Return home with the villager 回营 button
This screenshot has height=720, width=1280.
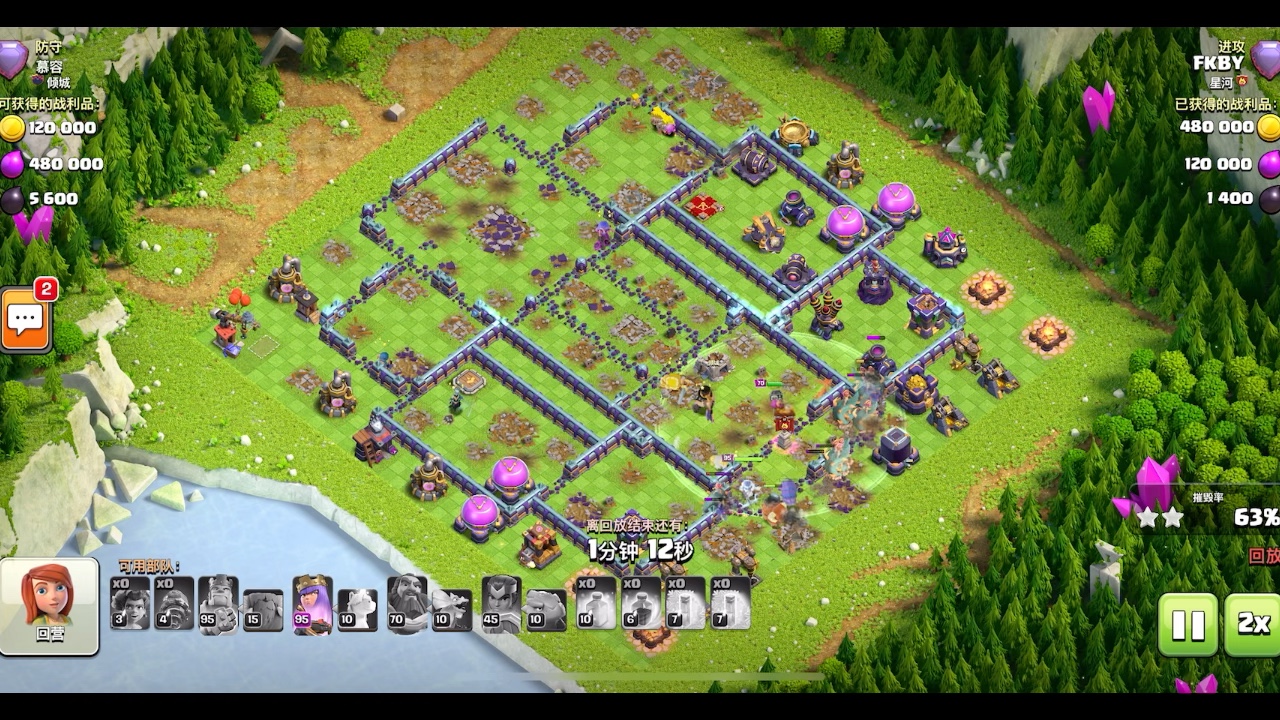click(x=49, y=606)
